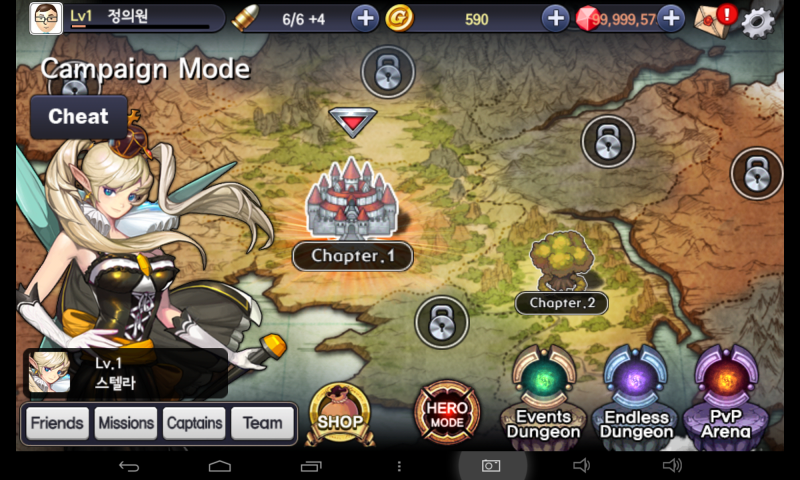Screen dimensions: 800x480
Task: Open the Shop
Action: pyautogui.click(x=340, y=412)
